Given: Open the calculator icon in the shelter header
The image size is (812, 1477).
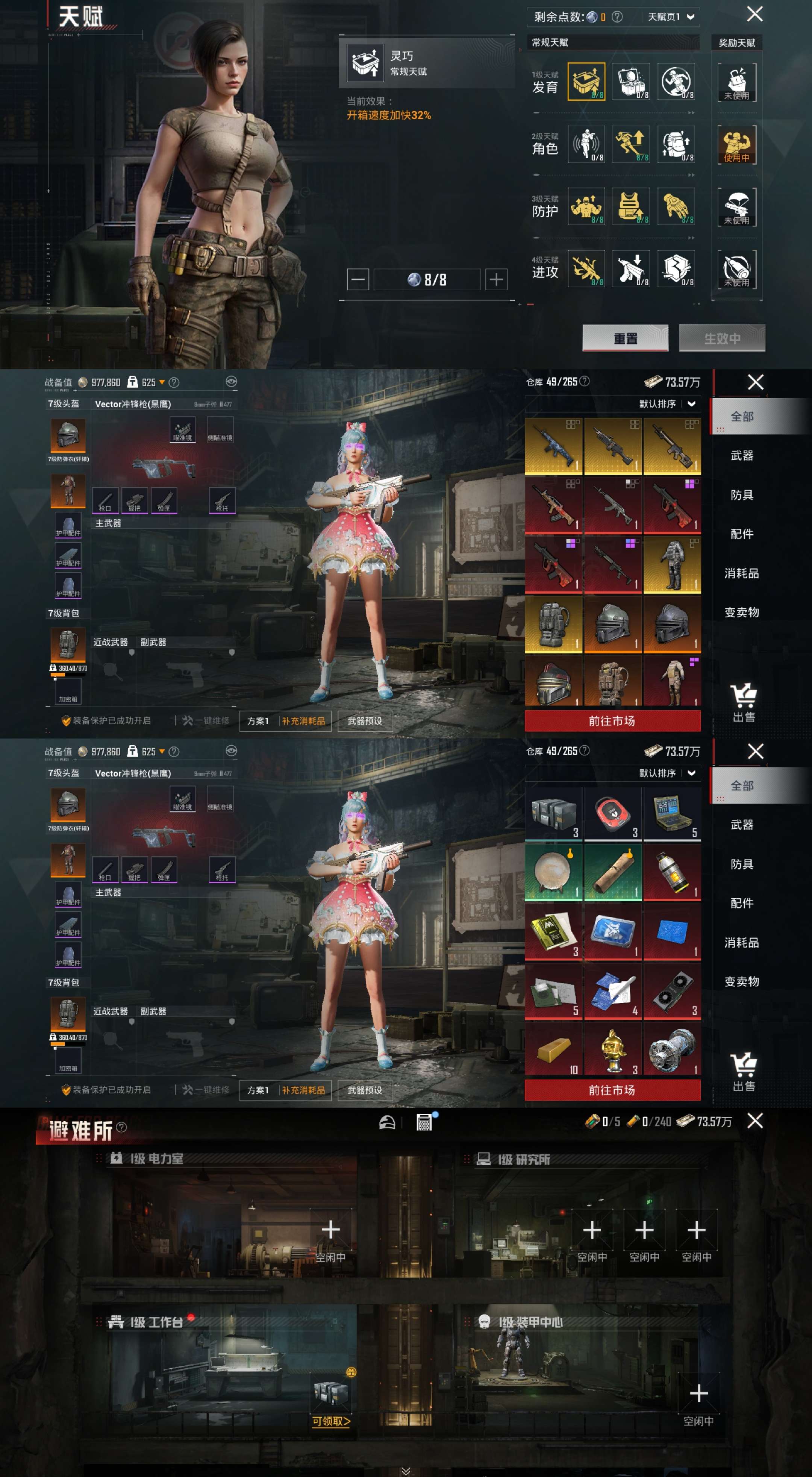Looking at the screenshot, I should tap(424, 1122).
